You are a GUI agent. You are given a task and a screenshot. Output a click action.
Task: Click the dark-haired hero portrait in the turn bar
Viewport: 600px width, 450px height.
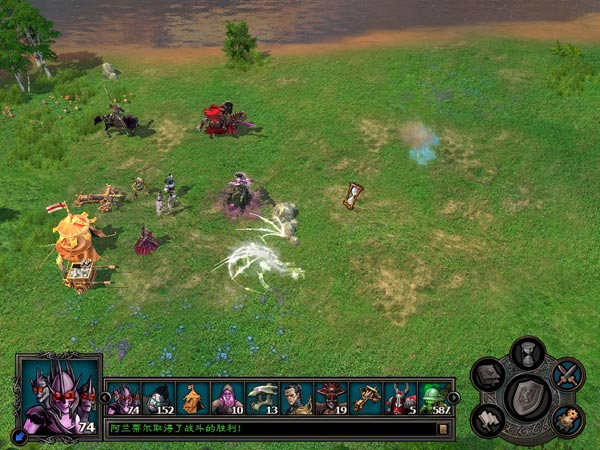coord(297,399)
